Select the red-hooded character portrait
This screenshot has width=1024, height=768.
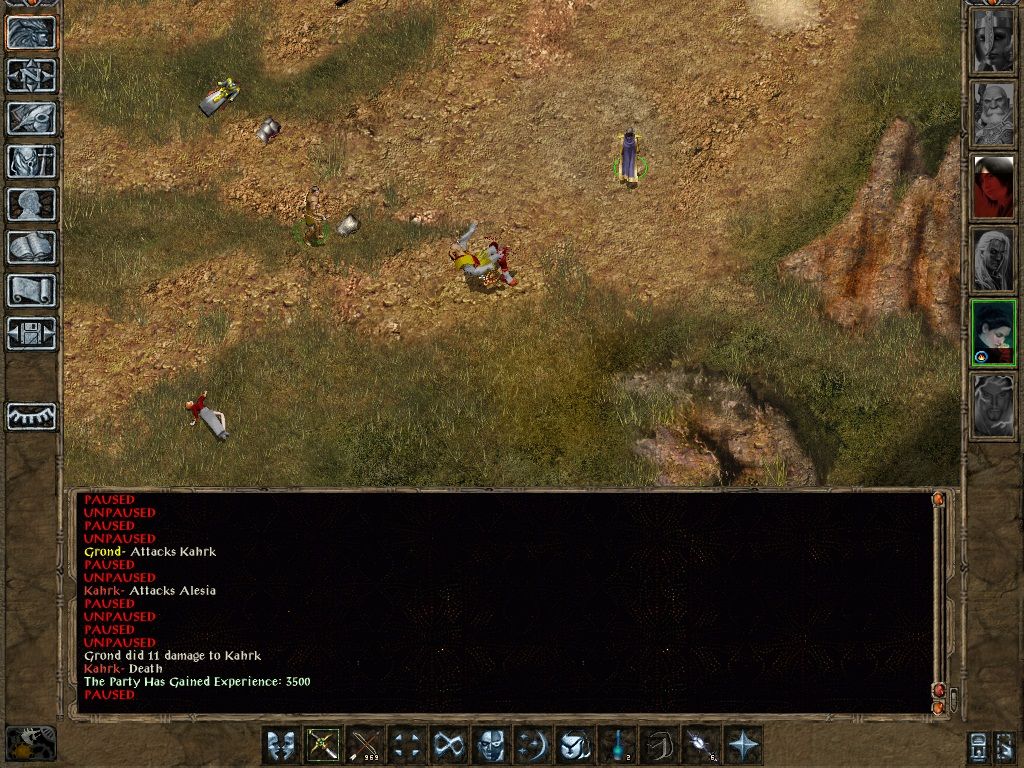coord(994,187)
